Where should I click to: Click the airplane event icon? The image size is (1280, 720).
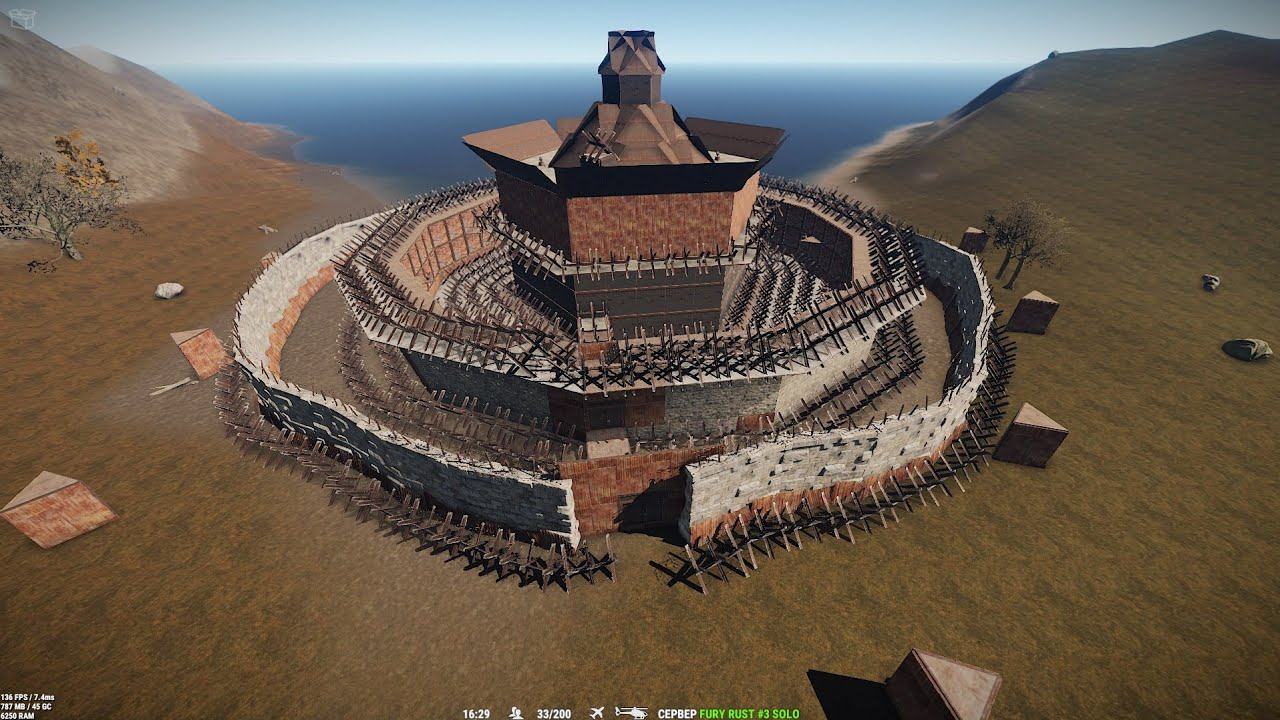pos(597,713)
